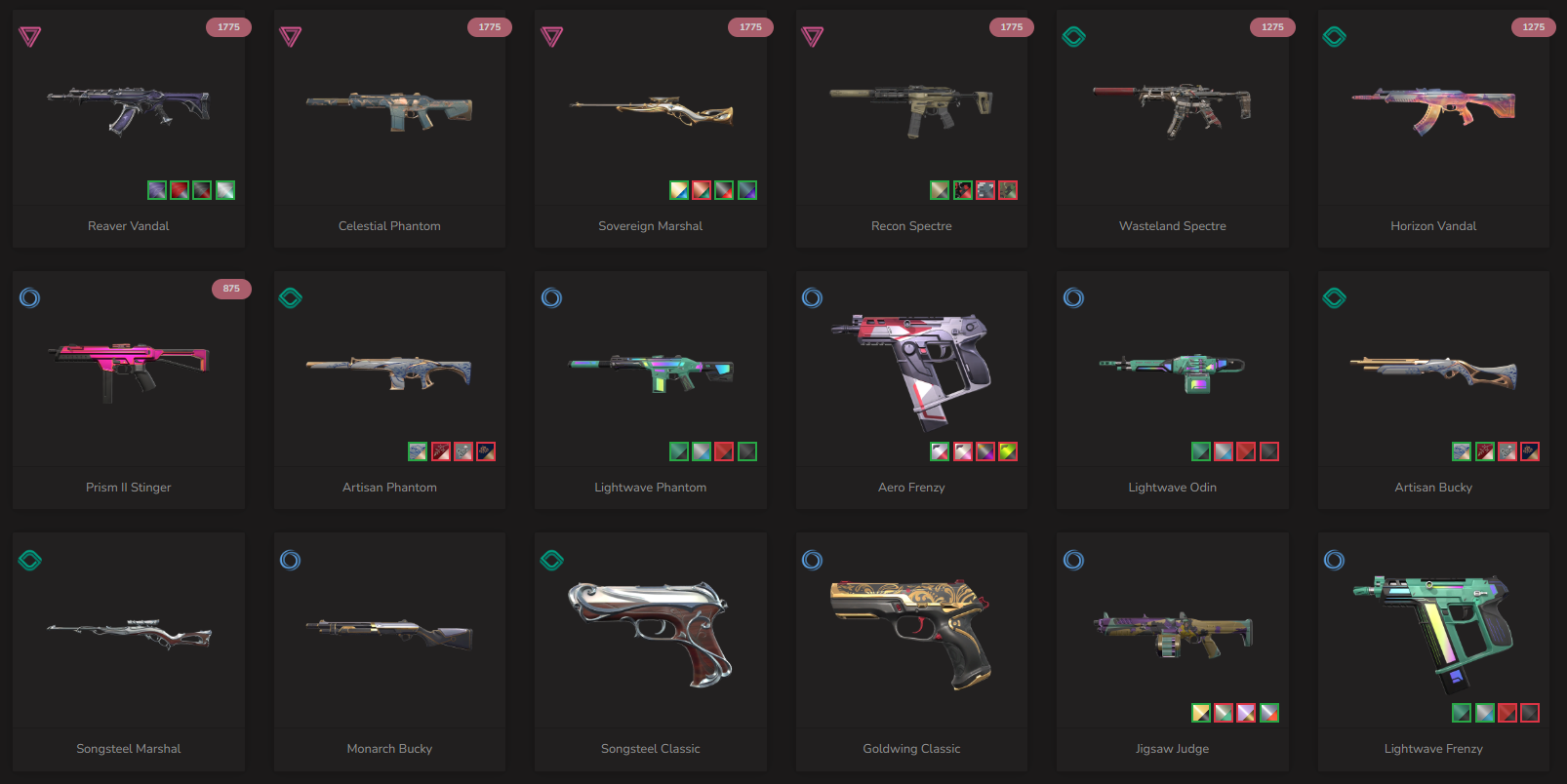Select the Lightwave Phantom card

click(x=651, y=371)
